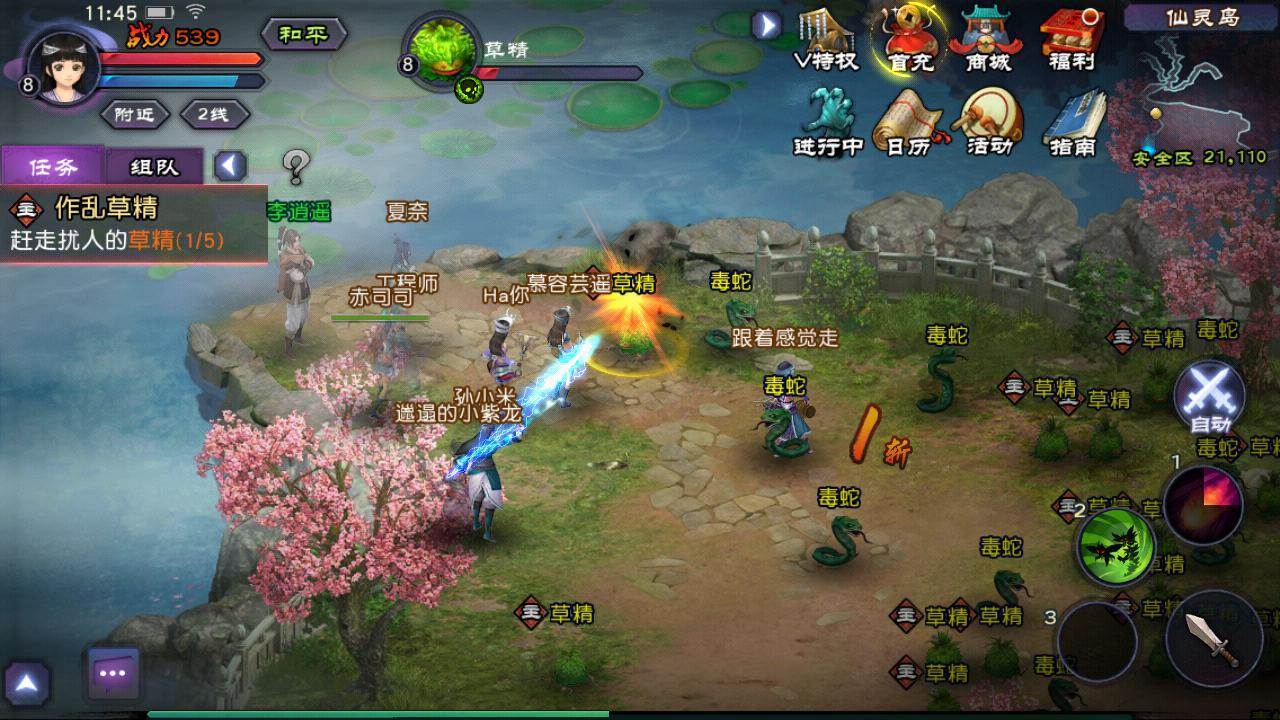Select the 任务 quest tab
The height and width of the screenshot is (720, 1280).
[52, 167]
